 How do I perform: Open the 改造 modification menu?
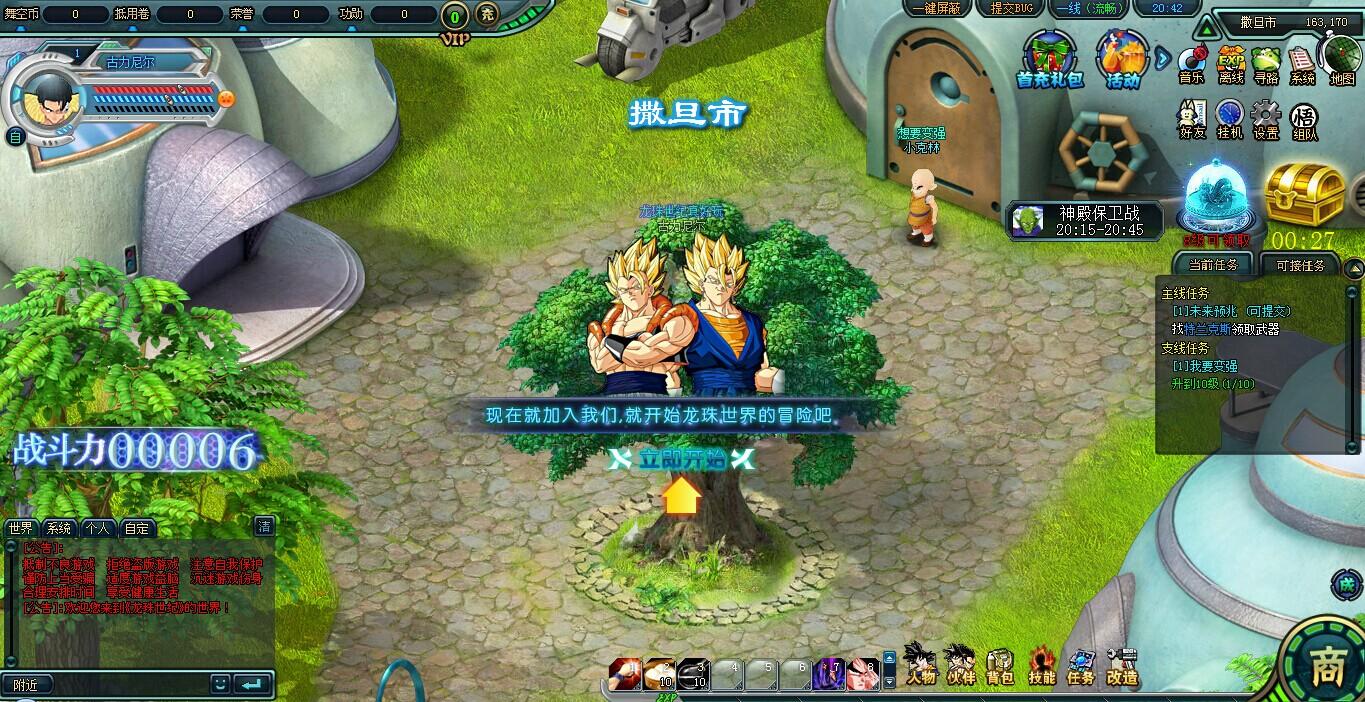[1122, 664]
